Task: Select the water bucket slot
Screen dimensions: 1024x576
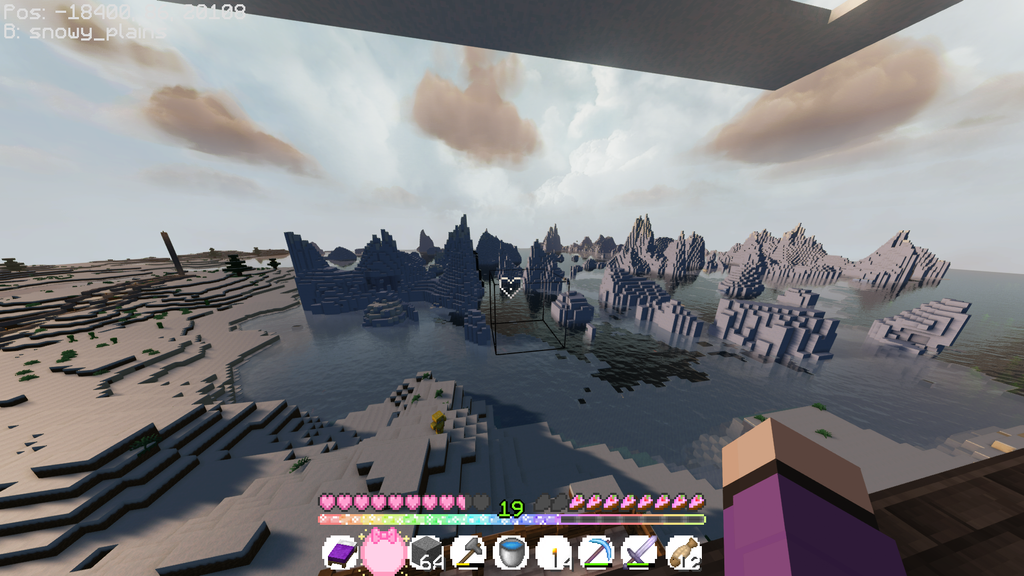Action: click(511, 553)
